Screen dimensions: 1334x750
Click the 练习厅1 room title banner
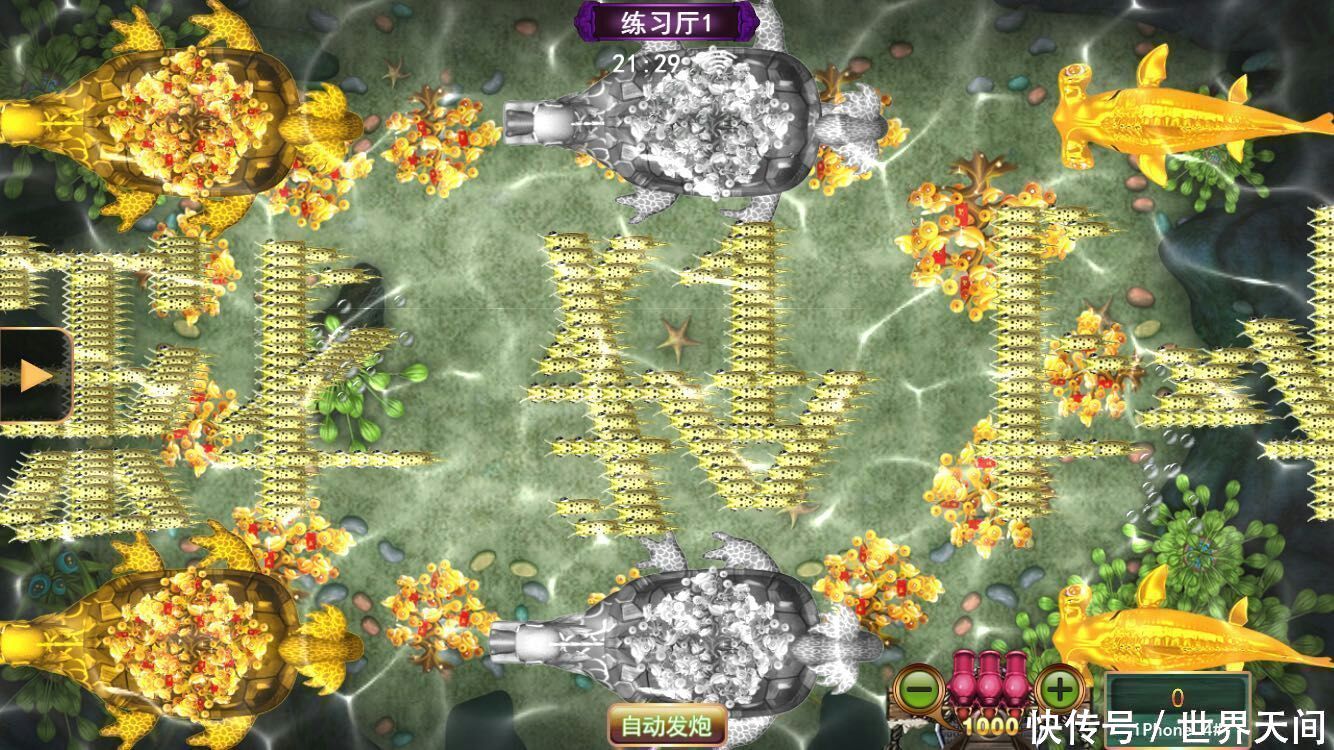tap(667, 20)
